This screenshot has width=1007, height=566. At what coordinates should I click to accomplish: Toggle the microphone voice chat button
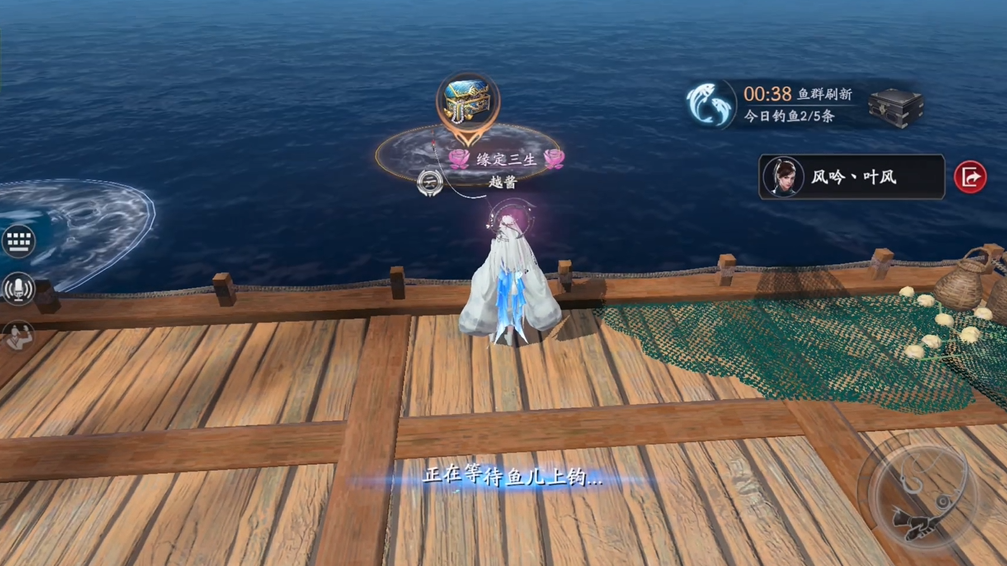18,290
